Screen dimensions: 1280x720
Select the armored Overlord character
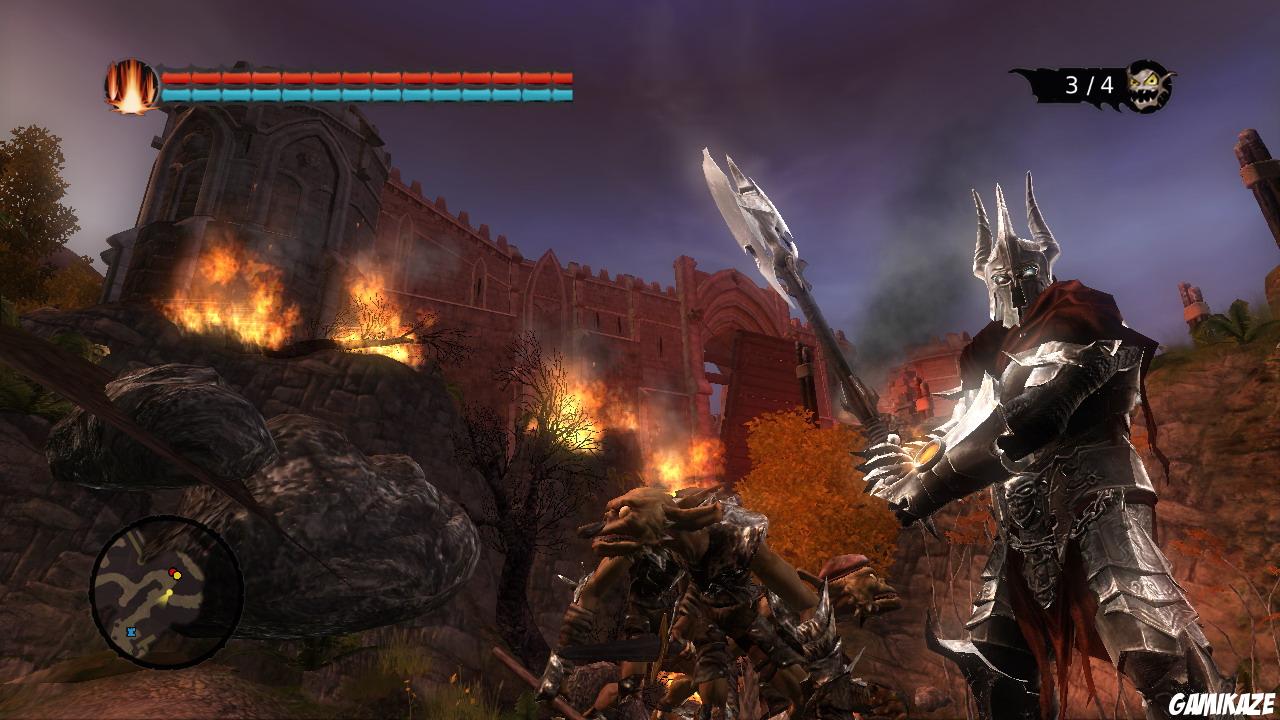point(1040,450)
